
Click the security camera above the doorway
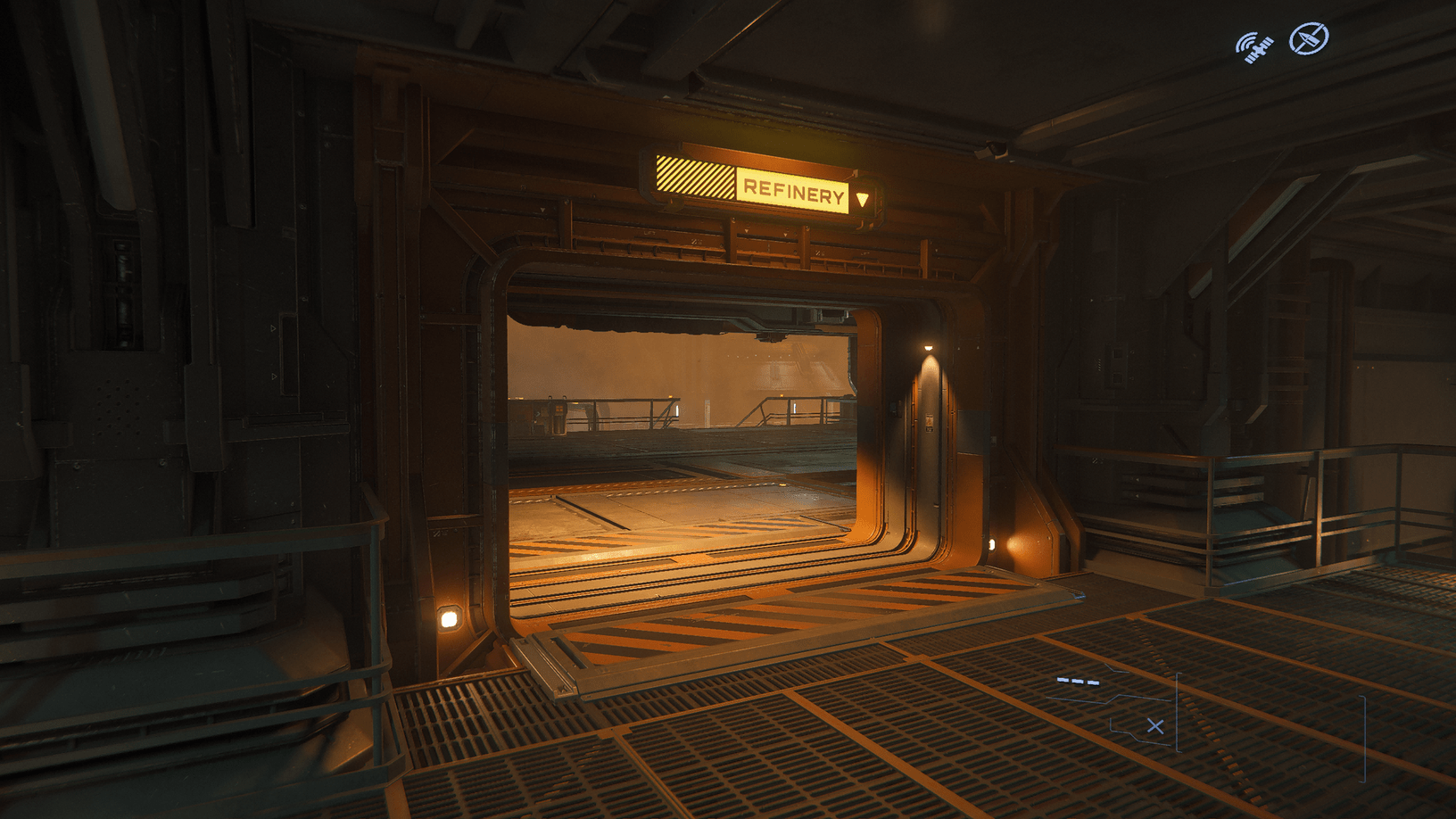click(x=998, y=150)
